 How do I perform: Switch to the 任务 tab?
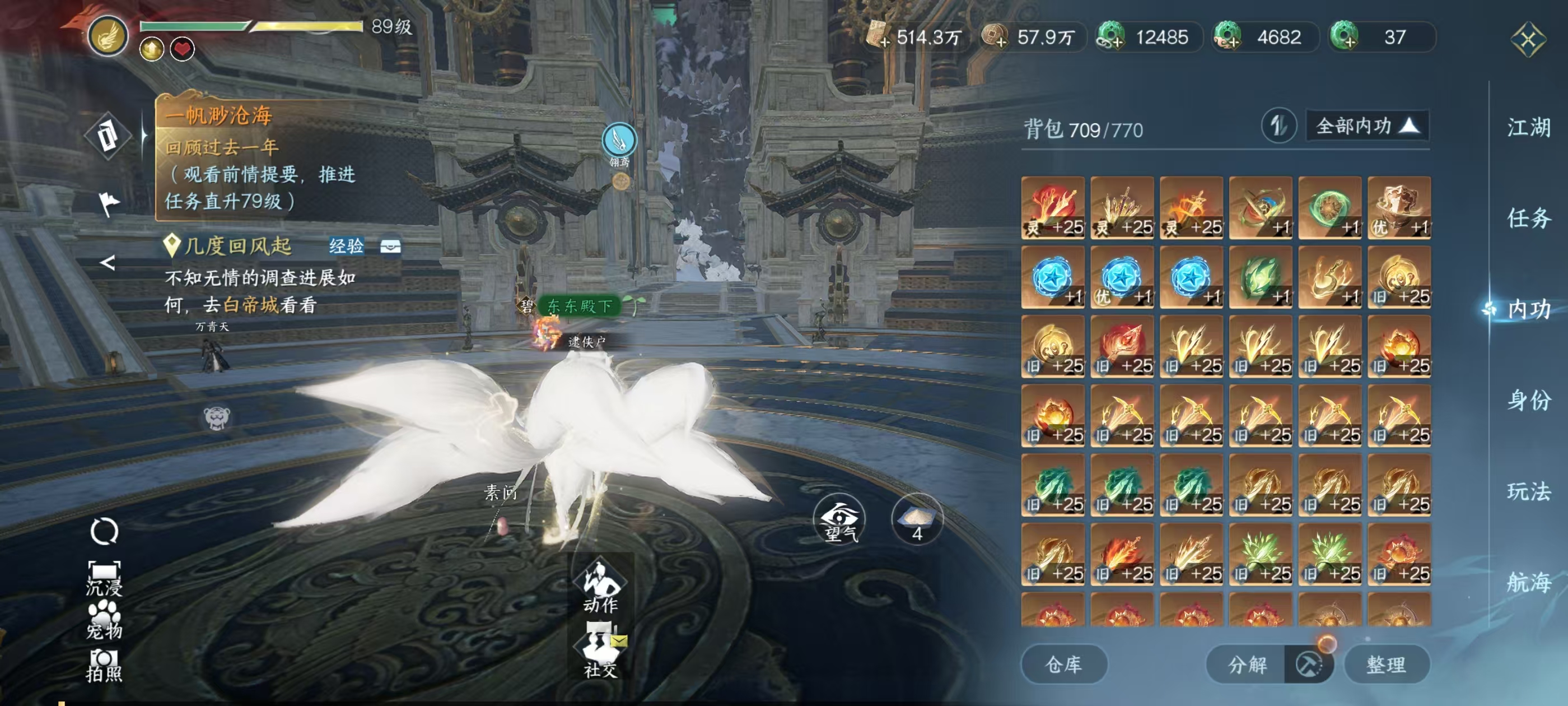pyautogui.click(x=1528, y=218)
